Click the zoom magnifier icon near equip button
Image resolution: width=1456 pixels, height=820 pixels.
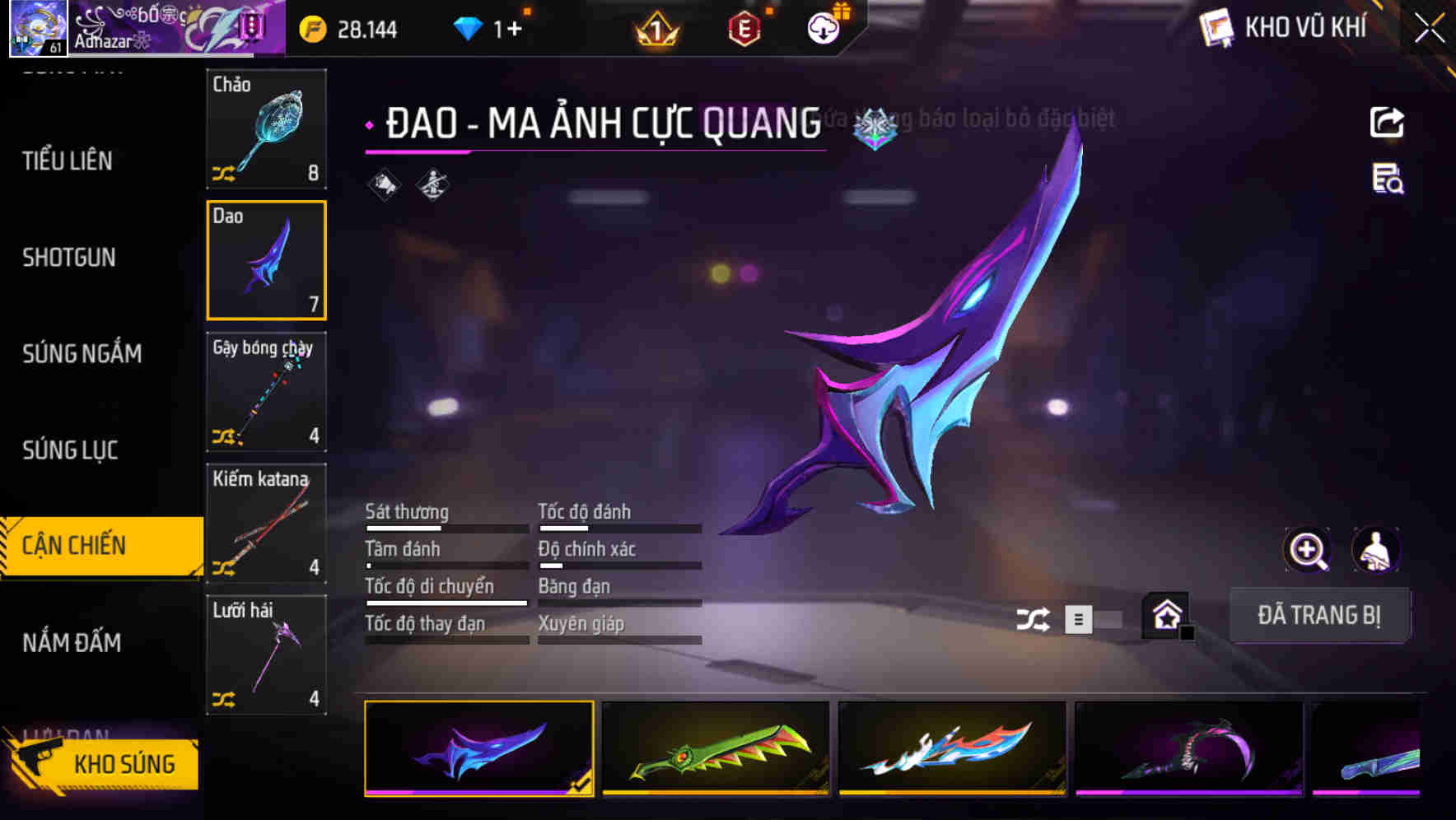(x=1306, y=550)
